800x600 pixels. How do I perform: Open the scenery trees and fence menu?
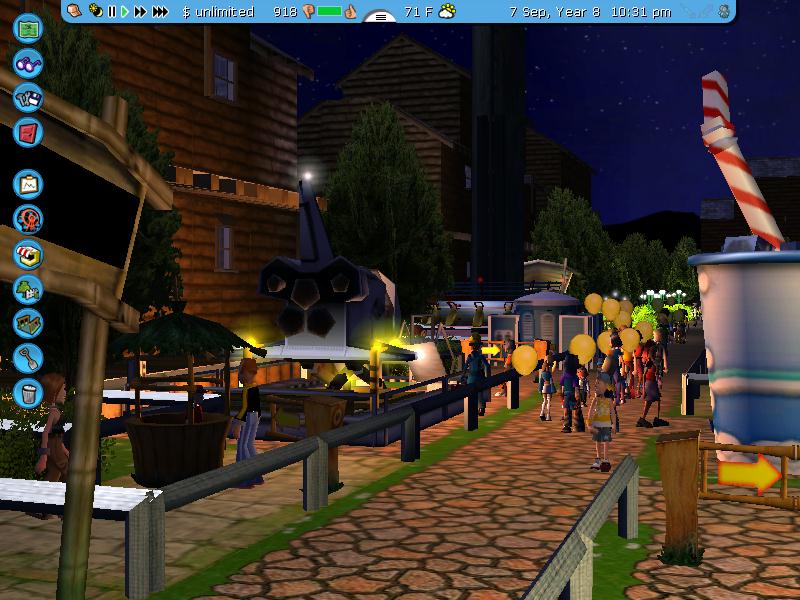(x=27, y=289)
